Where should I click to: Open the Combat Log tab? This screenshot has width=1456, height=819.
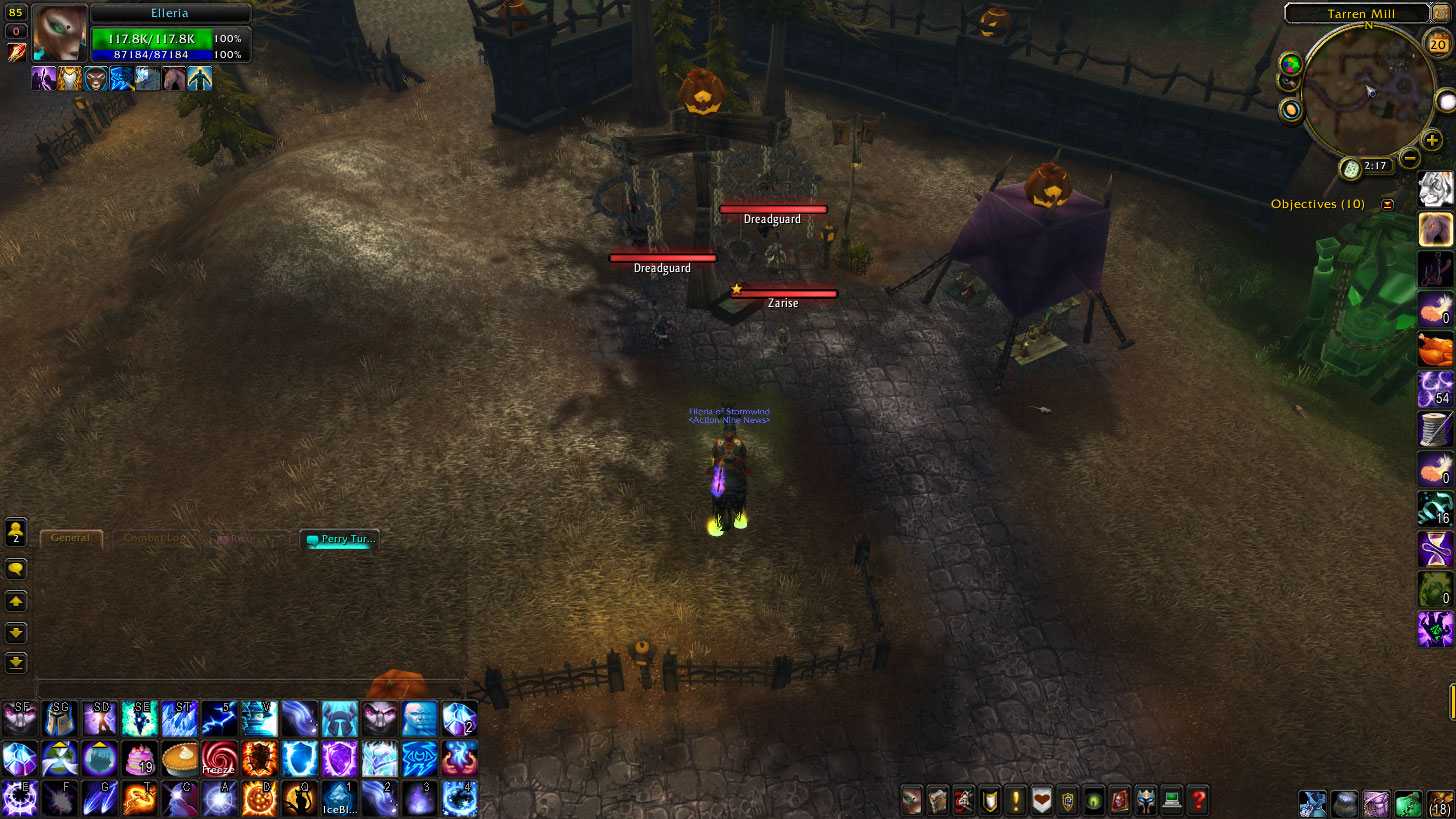154,538
